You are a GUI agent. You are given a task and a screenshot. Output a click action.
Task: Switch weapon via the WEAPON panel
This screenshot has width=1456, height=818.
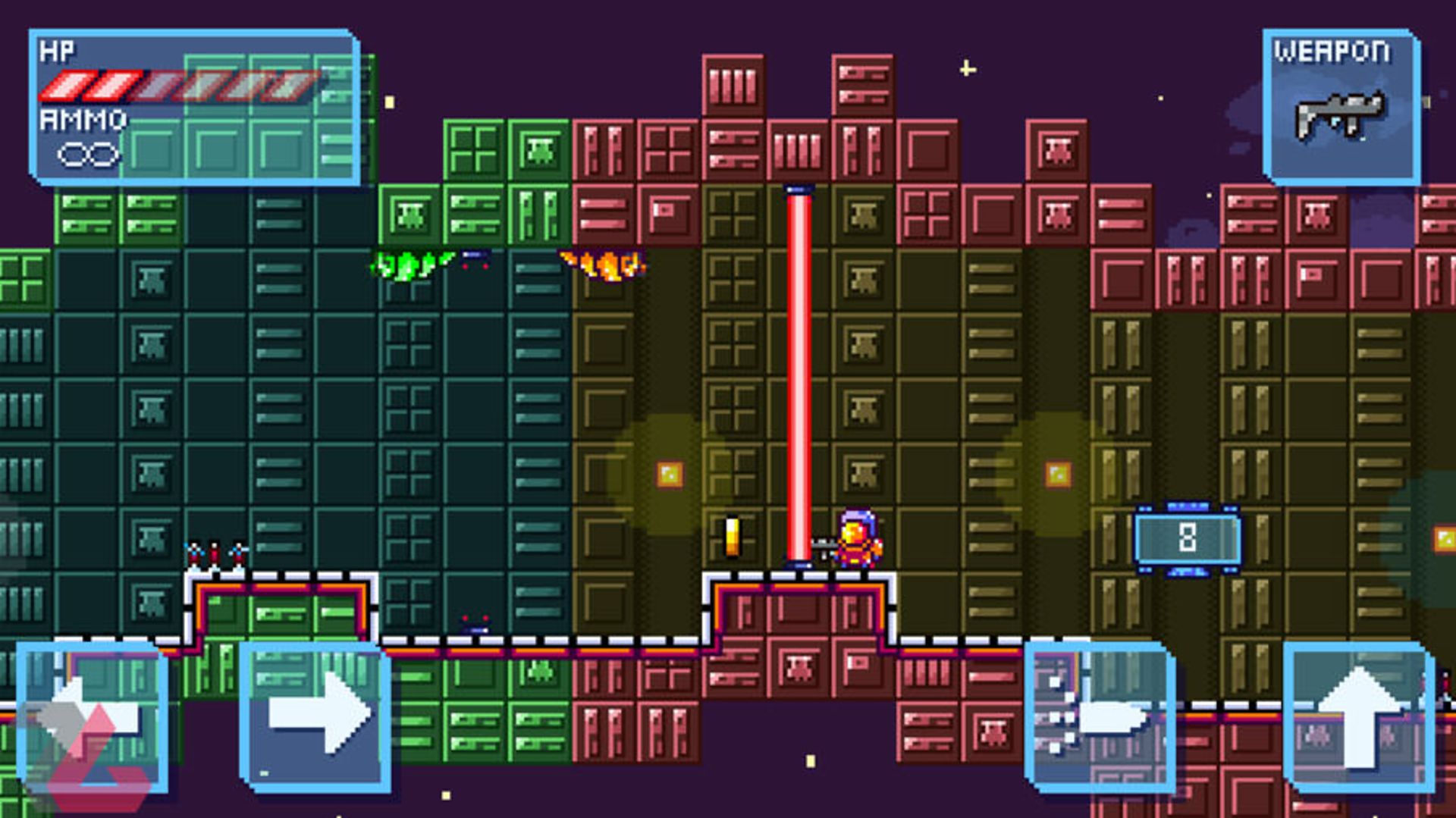pyautogui.click(x=1341, y=107)
